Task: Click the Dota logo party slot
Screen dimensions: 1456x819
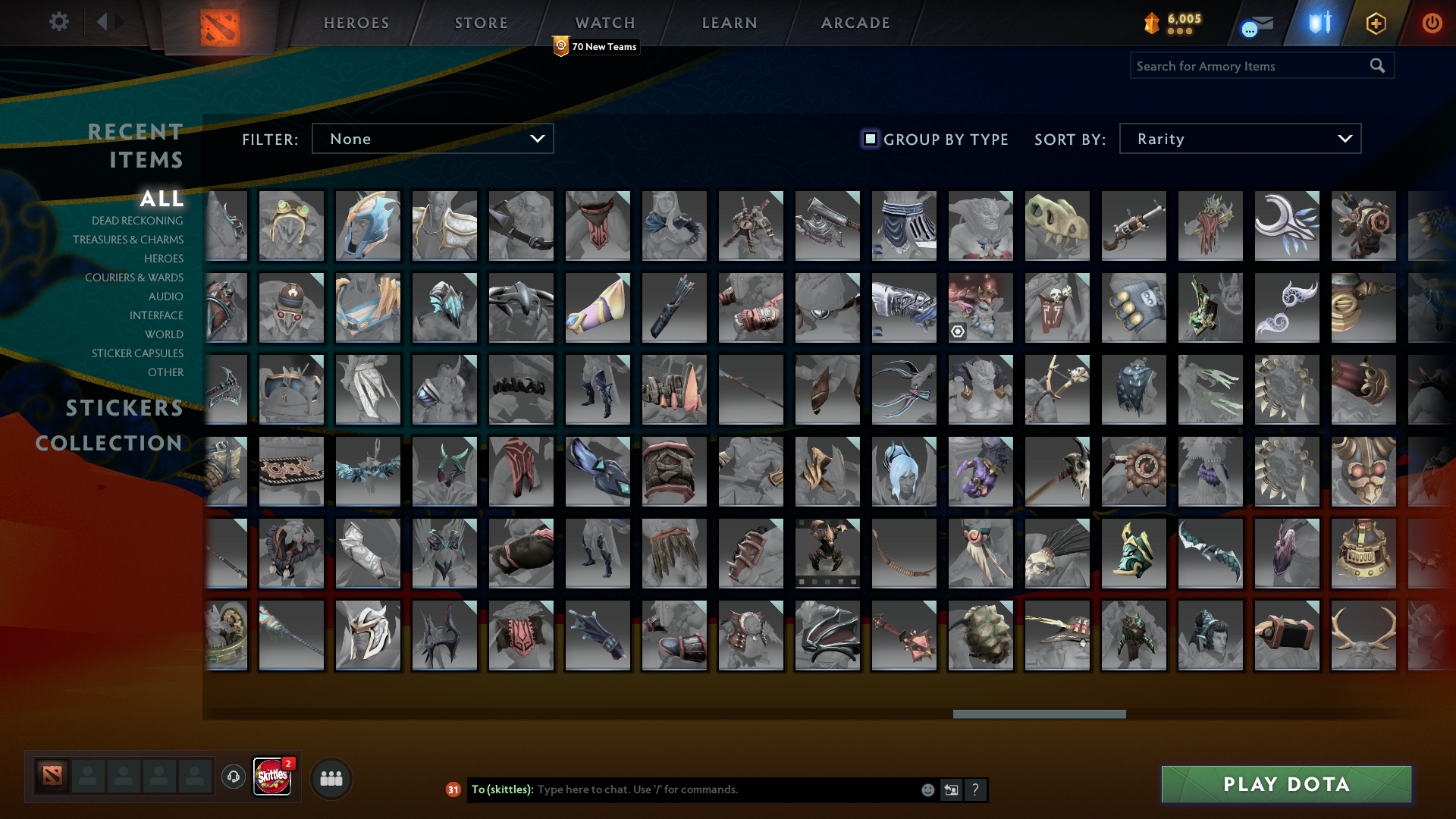Action: tap(50, 777)
